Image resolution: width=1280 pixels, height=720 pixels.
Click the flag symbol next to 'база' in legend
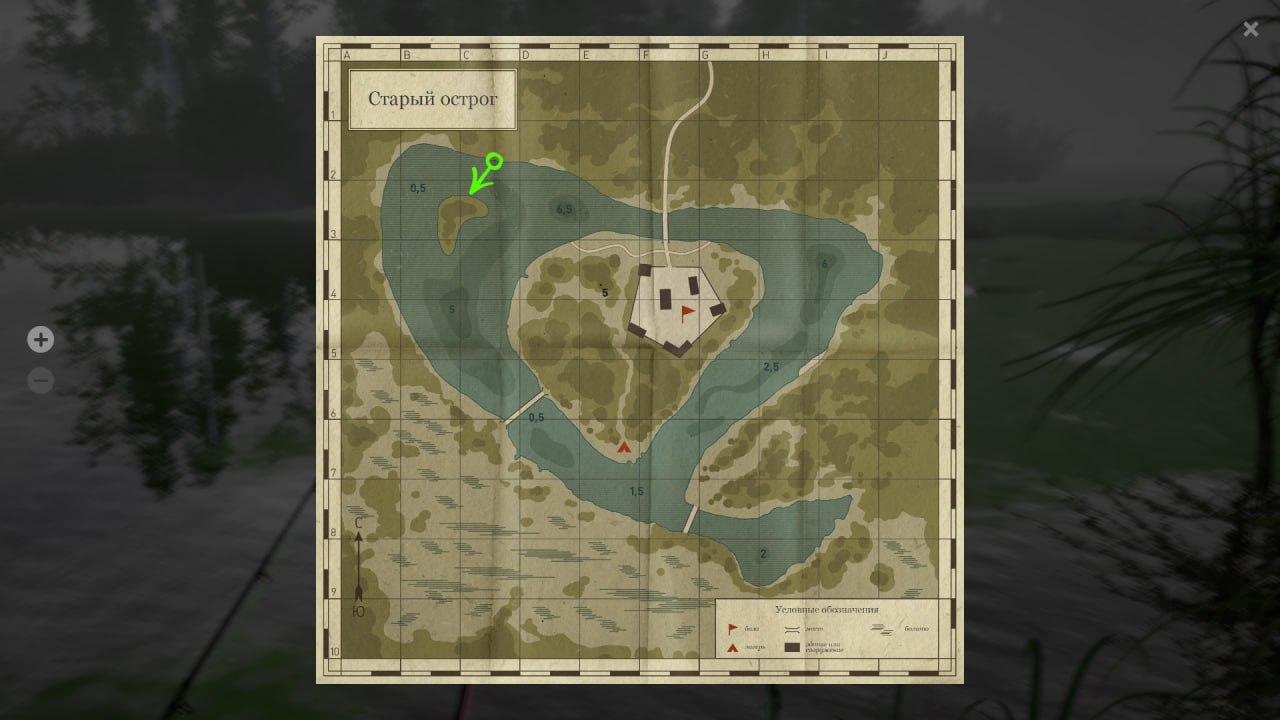pos(731,628)
